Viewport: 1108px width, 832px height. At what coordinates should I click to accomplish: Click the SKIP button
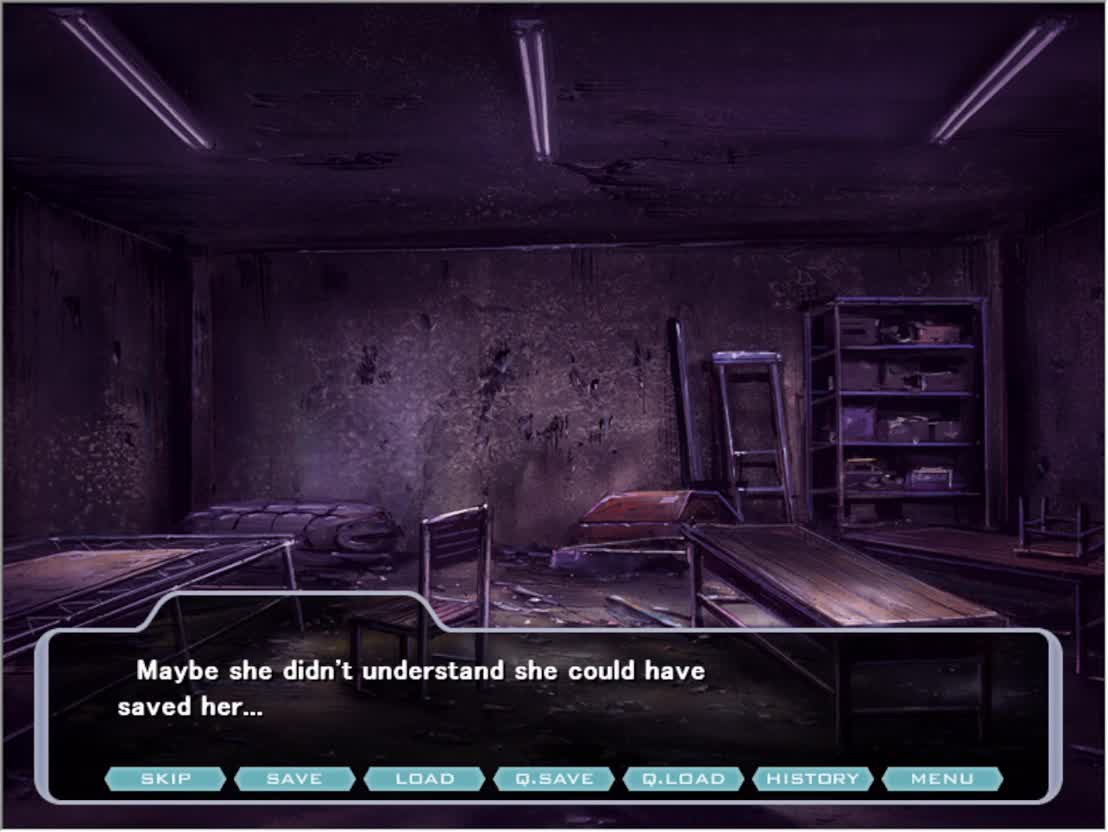click(x=165, y=779)
